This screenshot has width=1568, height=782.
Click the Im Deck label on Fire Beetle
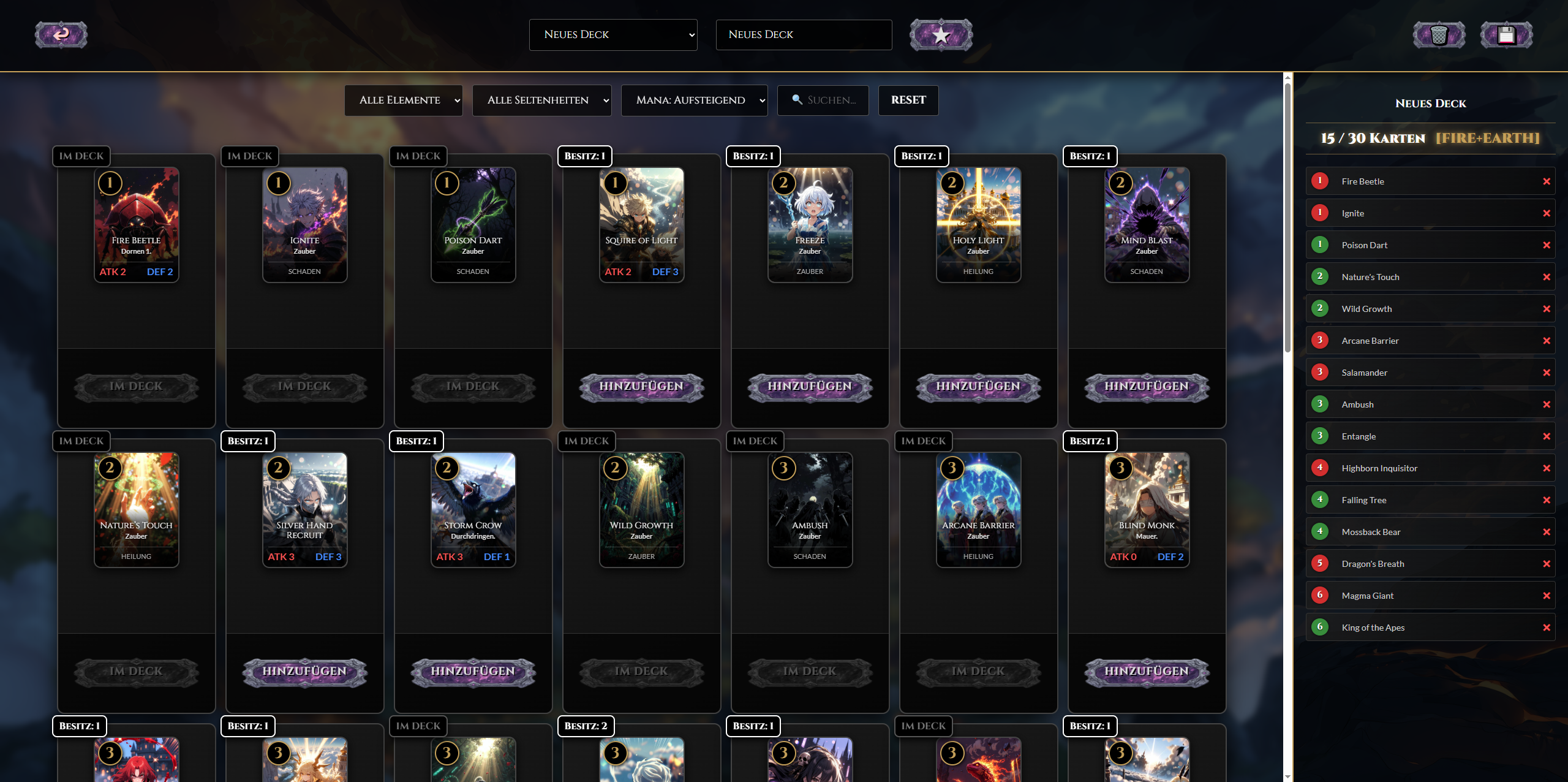pyautogui.click(x=81, y=156)
